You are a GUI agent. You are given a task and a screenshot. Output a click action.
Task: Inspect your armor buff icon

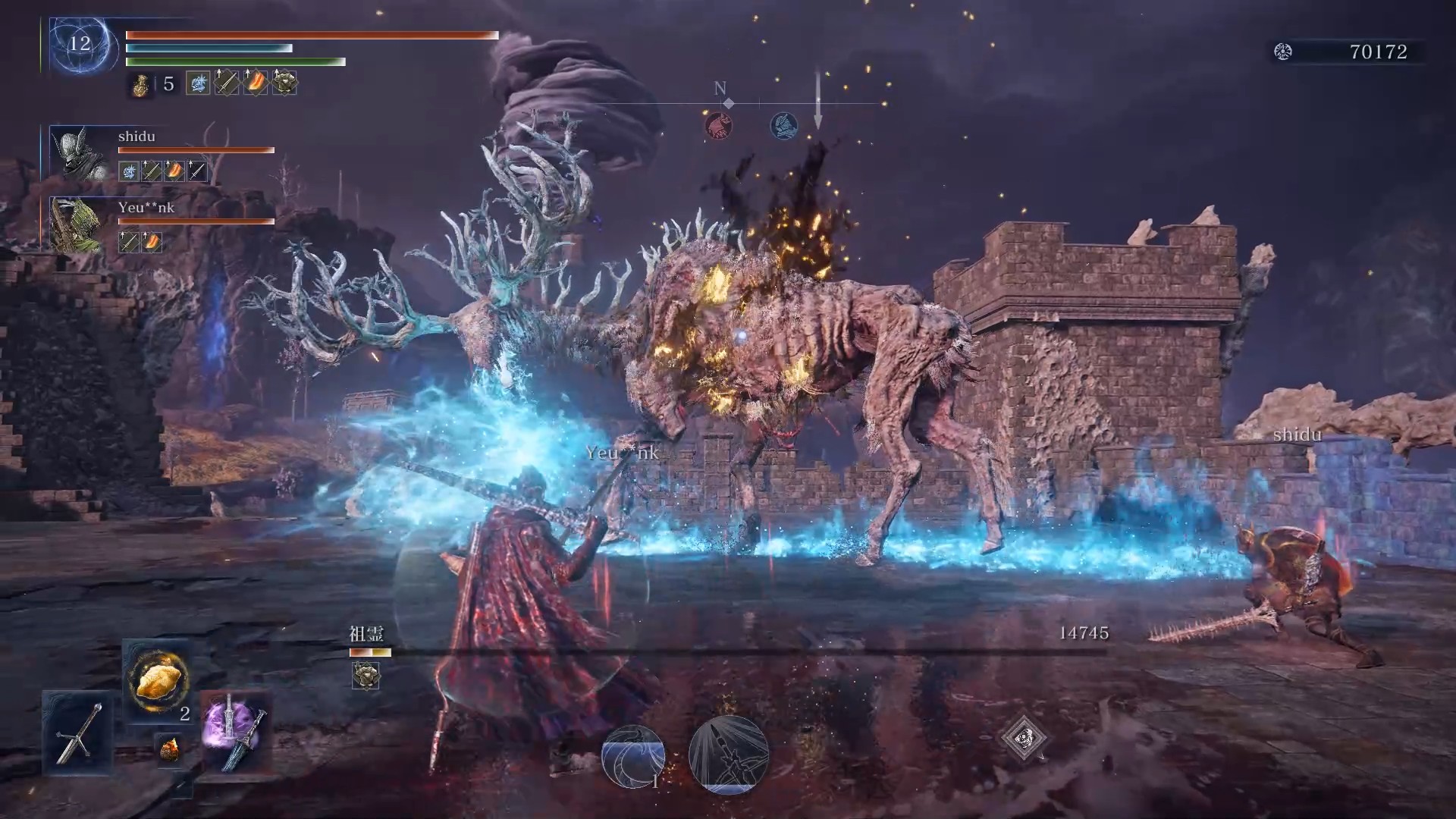pos(284,83)
